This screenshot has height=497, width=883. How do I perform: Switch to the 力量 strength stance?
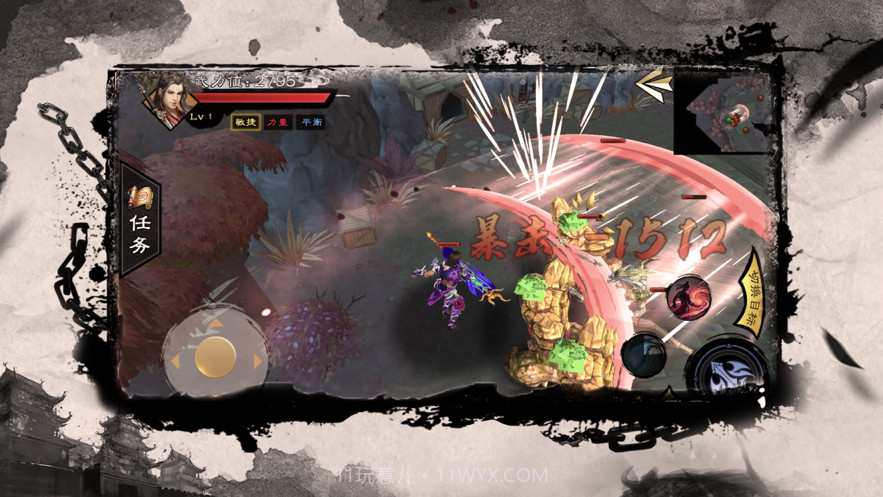coord(278,122)
